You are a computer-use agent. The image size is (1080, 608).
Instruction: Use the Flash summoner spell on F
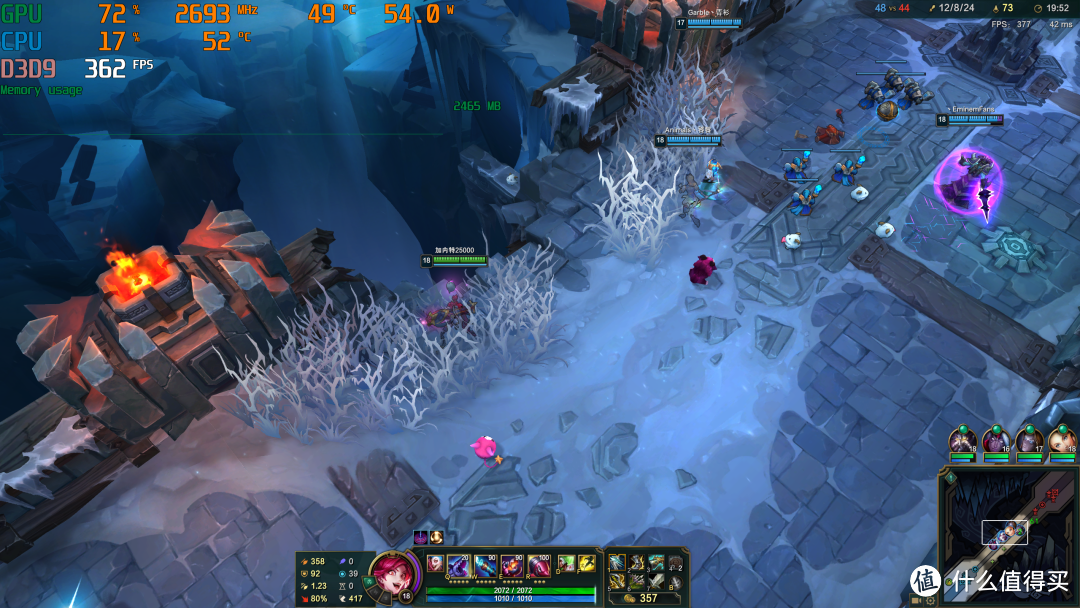(x=586, y=563)
